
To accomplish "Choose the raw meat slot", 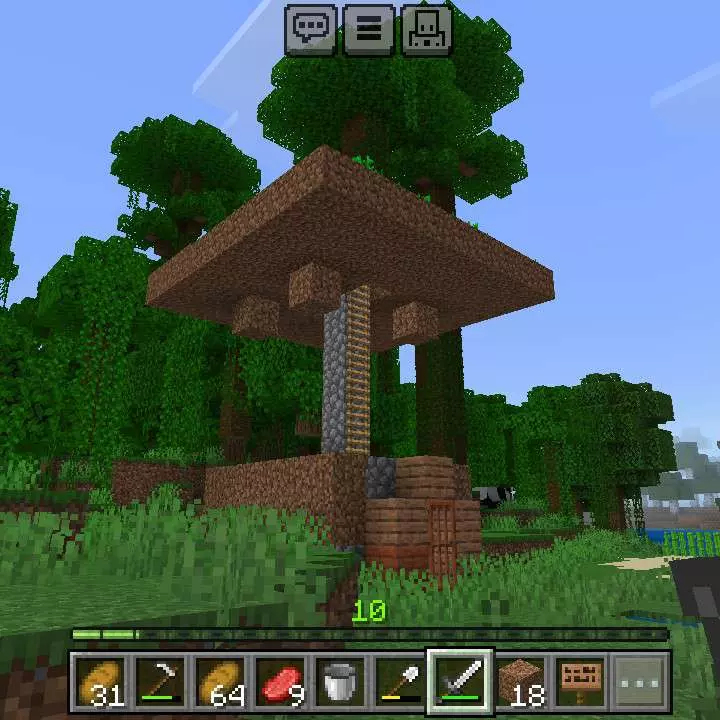I will 280,682.
